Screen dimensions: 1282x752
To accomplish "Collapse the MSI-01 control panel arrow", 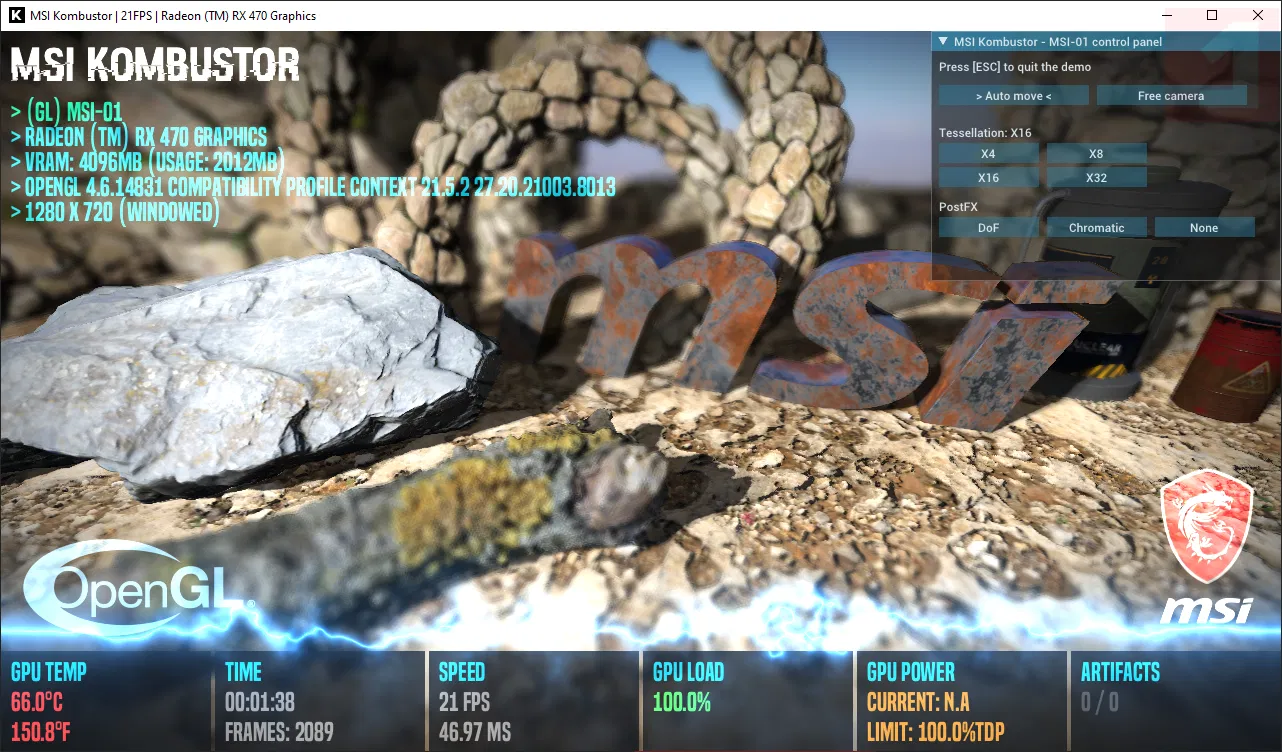I will click(x=943, y=42).
